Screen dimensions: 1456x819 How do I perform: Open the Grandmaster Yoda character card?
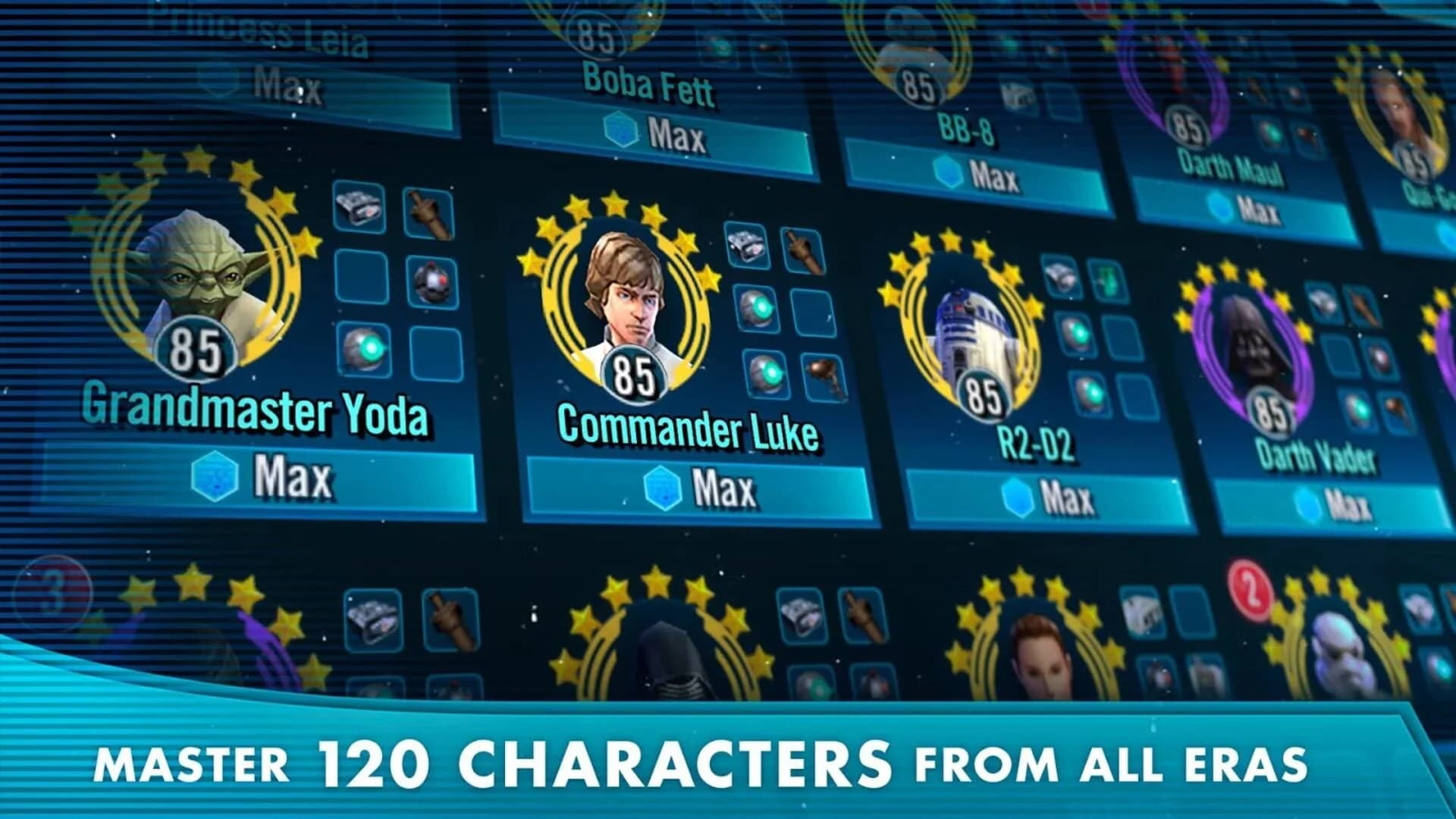pos(258,412)
